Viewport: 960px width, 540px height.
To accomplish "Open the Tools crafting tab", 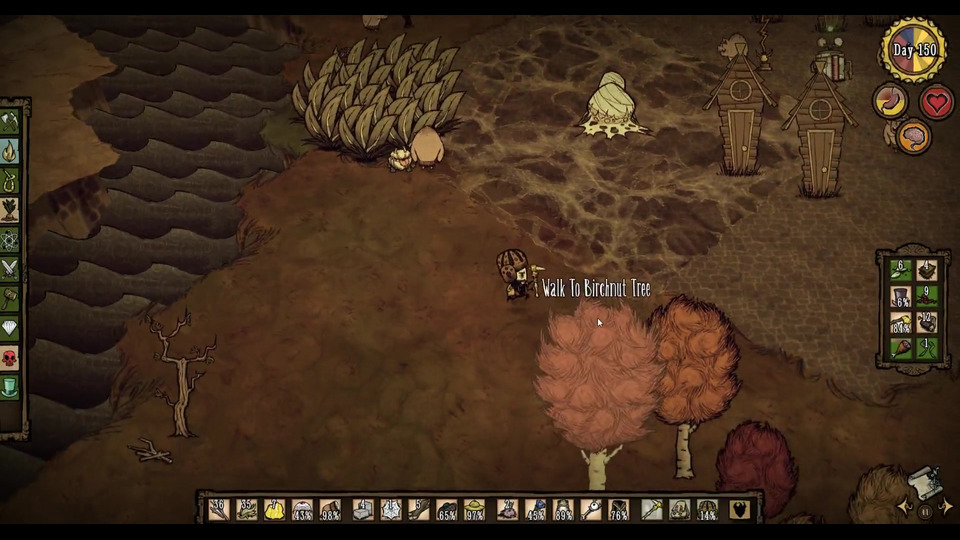I will click(10, 122).
